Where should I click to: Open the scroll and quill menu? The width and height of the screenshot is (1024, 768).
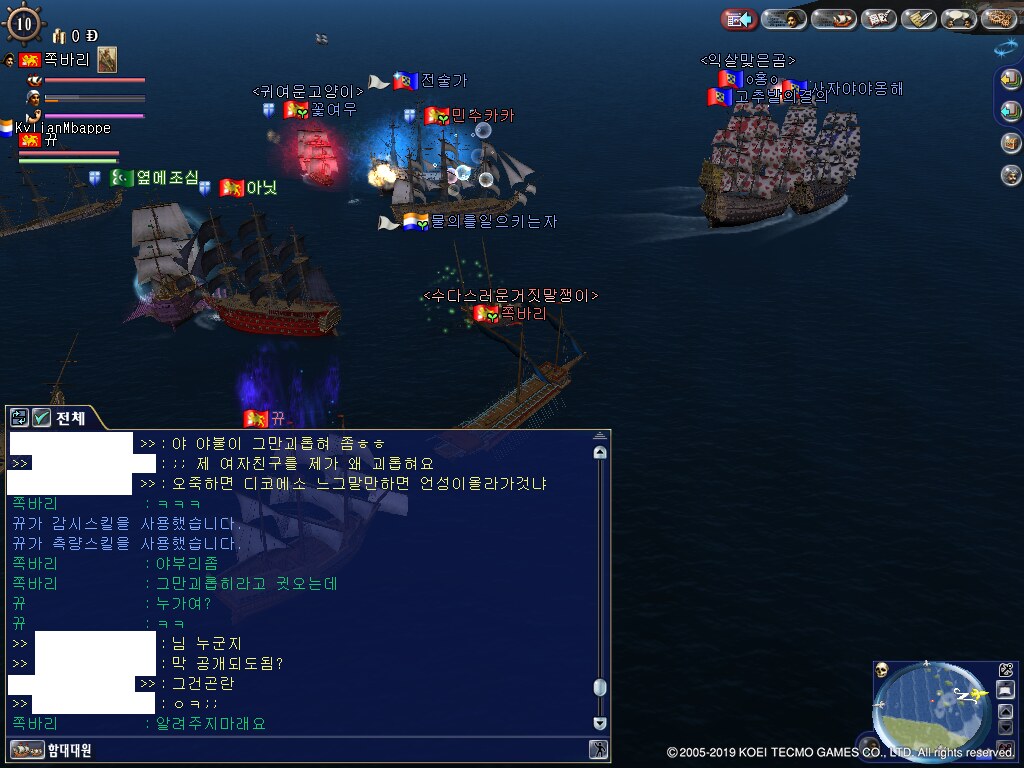pyautogui.click(x=917, y=19)
